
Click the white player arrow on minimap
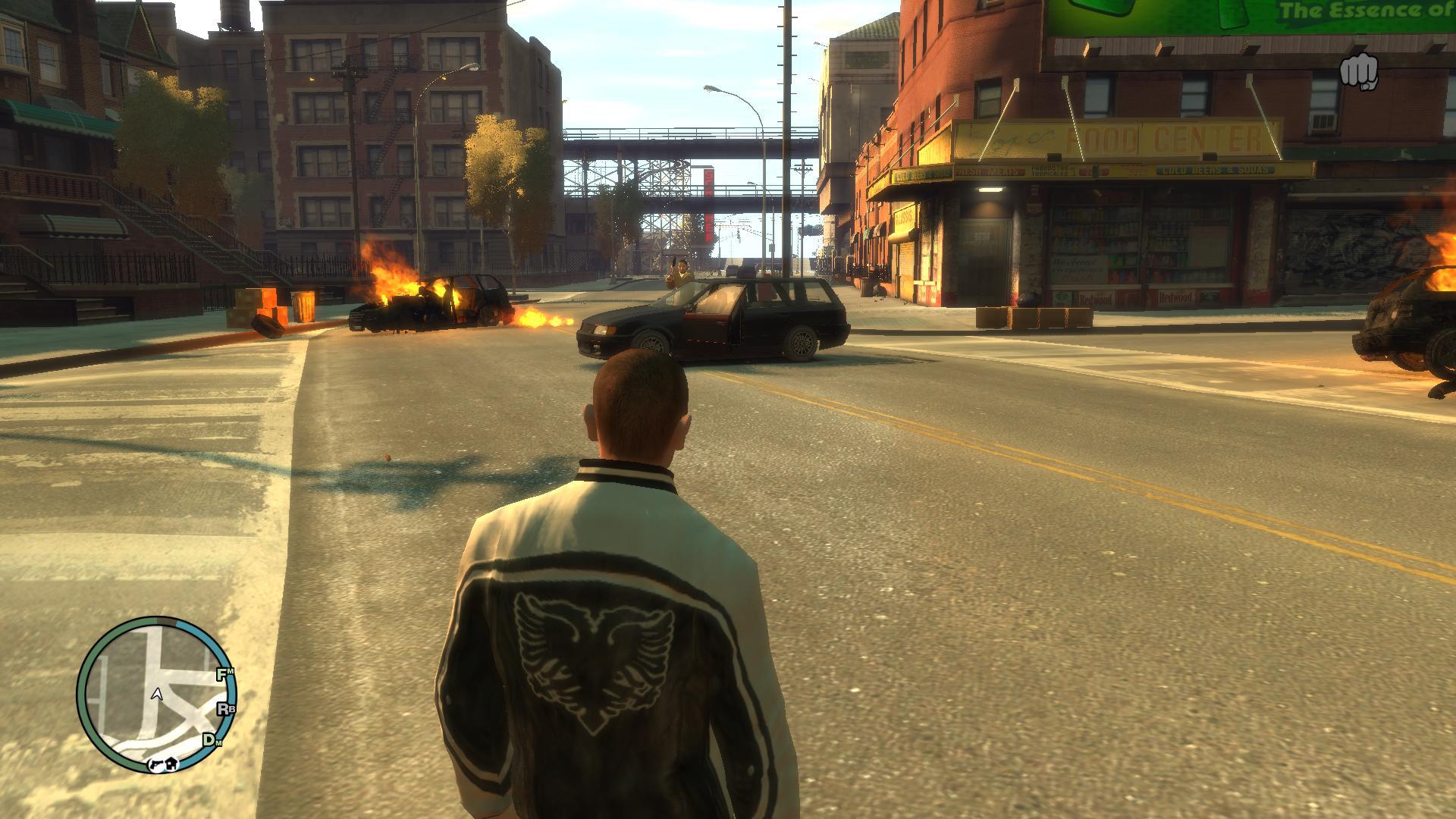[x=157, y=694]
